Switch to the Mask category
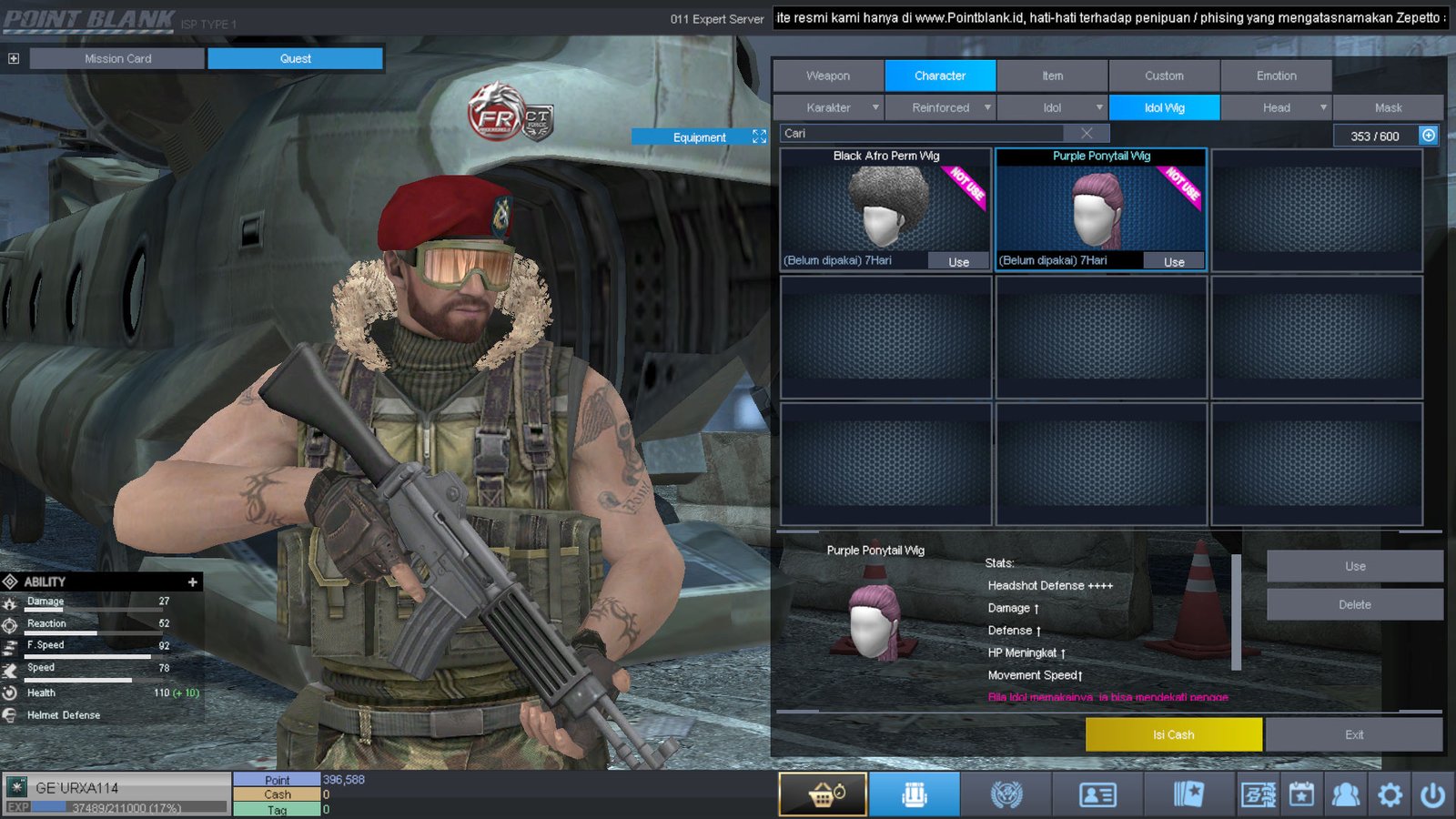This screenshot has width=1456, height=819. 1388,107
